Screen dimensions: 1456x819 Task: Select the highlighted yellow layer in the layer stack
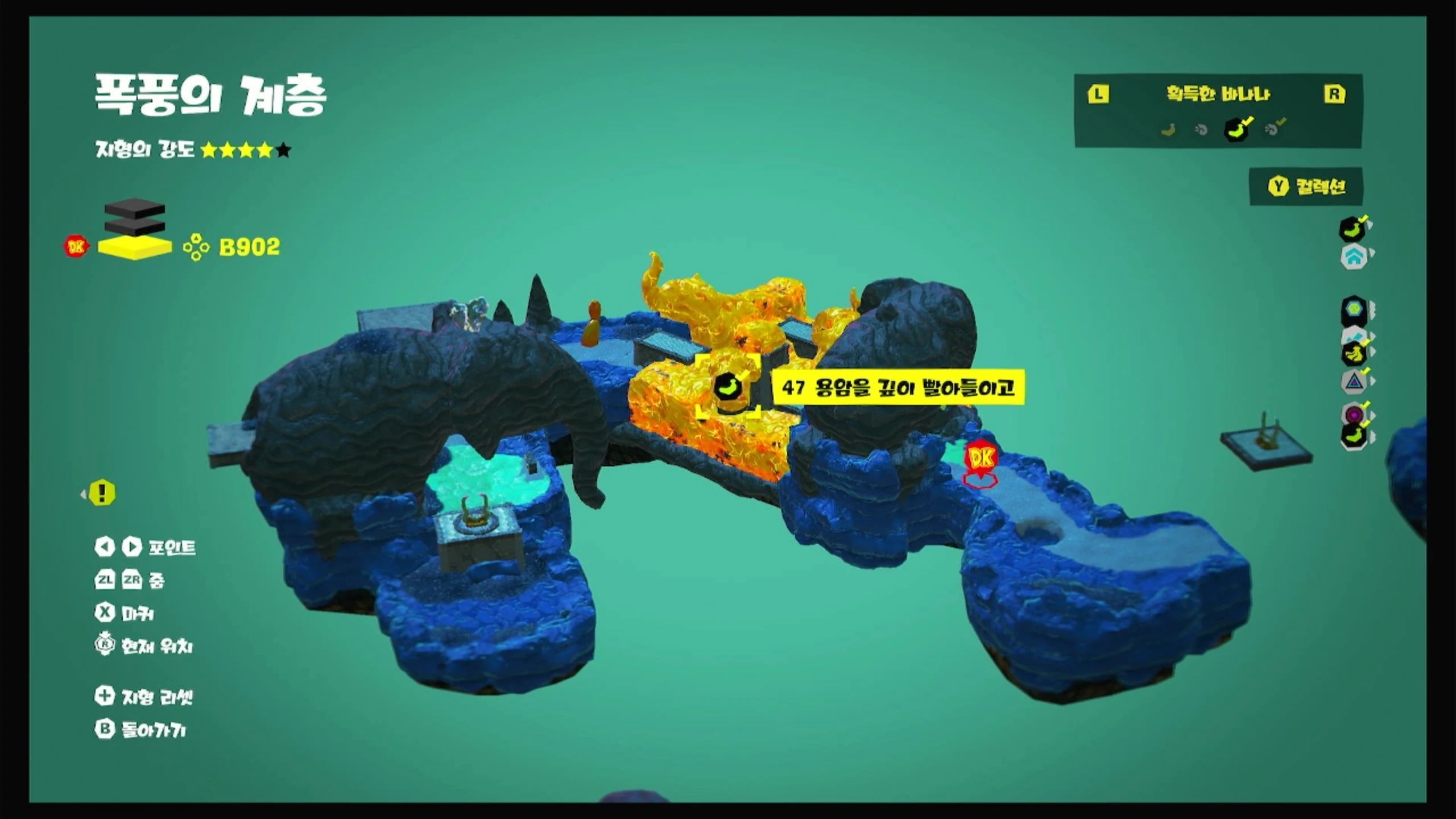click(x=135, y=247)
